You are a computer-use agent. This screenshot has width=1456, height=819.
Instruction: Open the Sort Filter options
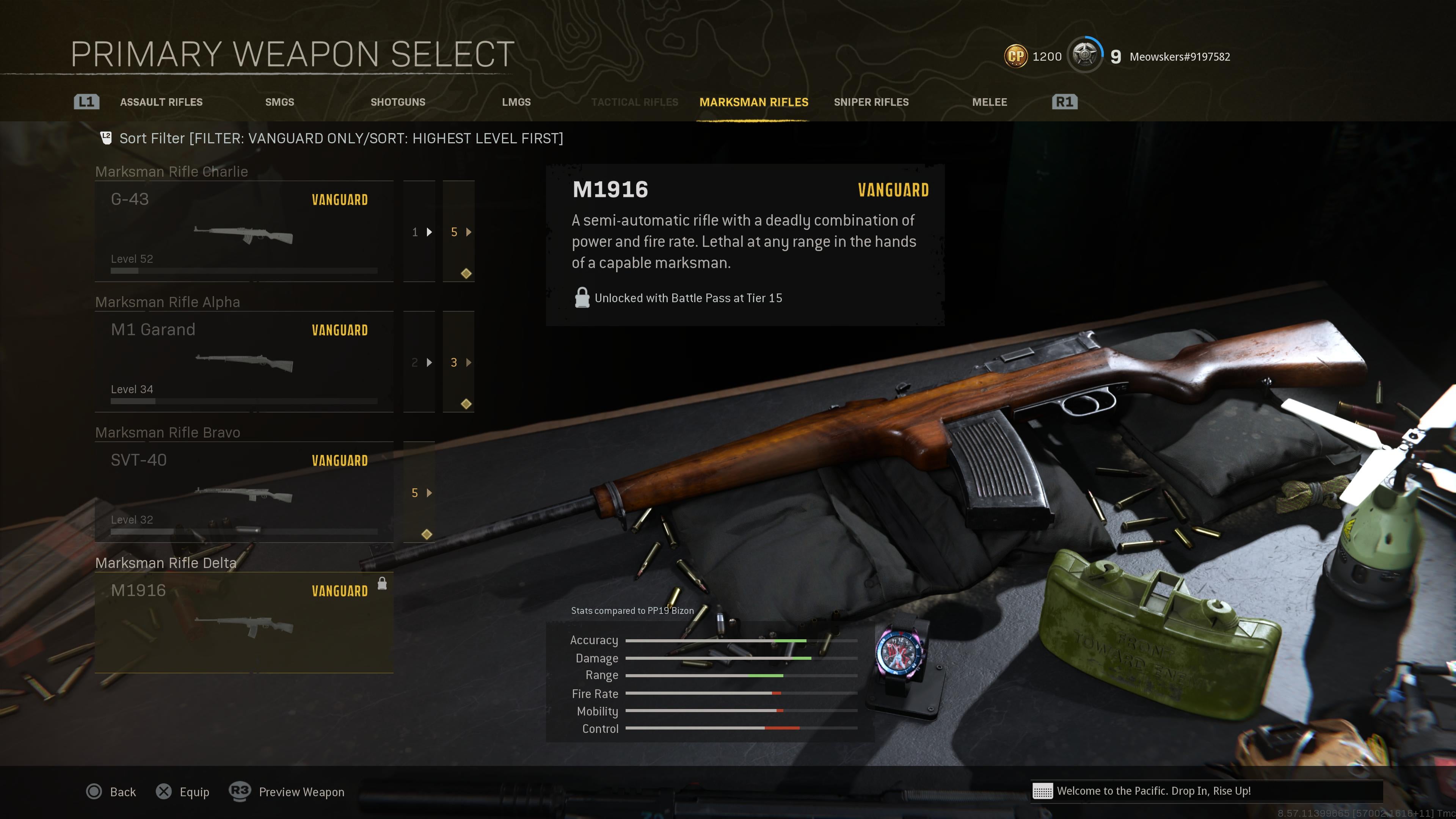click(341, 138)
